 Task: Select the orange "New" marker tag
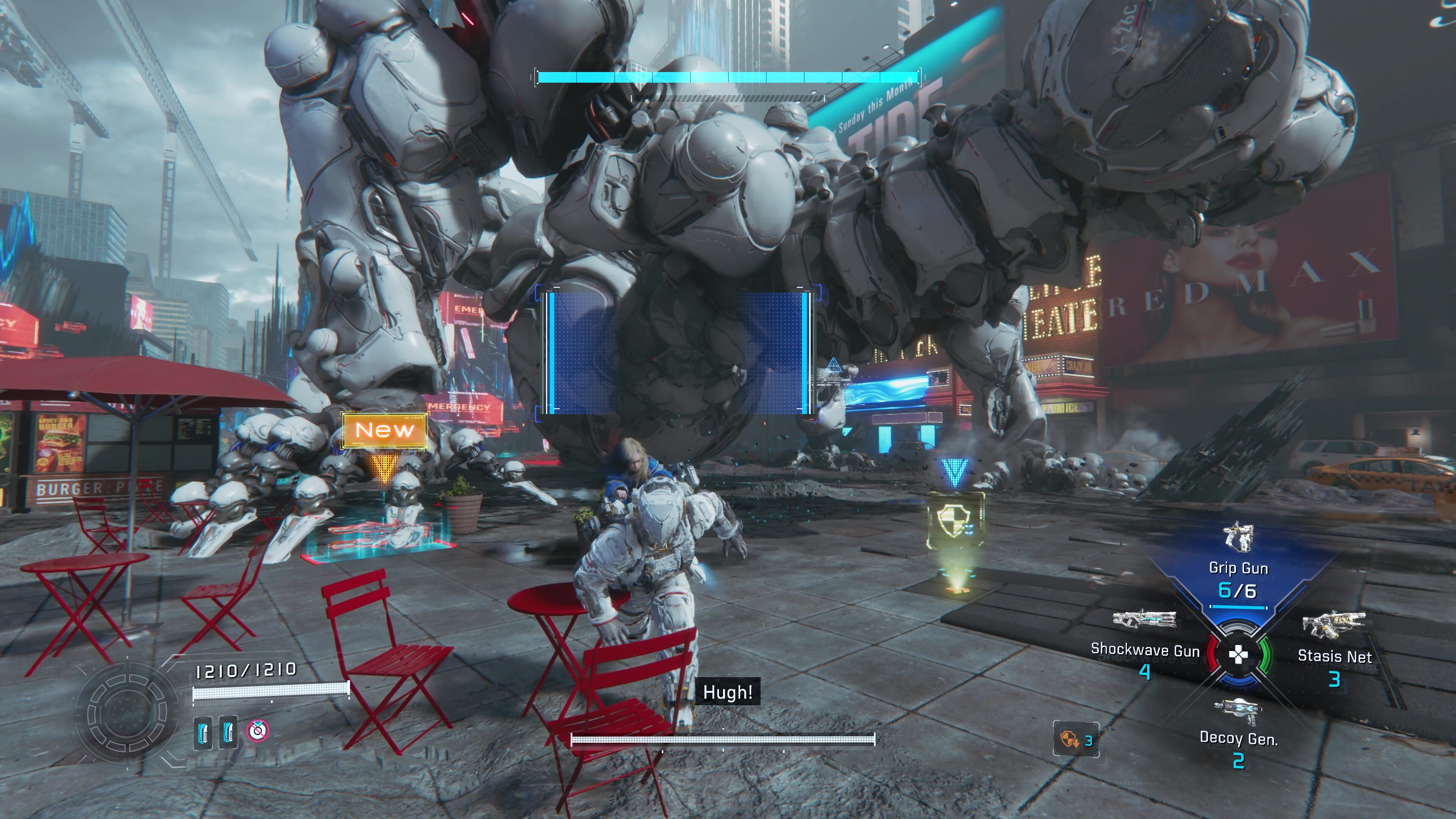pyautogui.click(x=385, y=430)
